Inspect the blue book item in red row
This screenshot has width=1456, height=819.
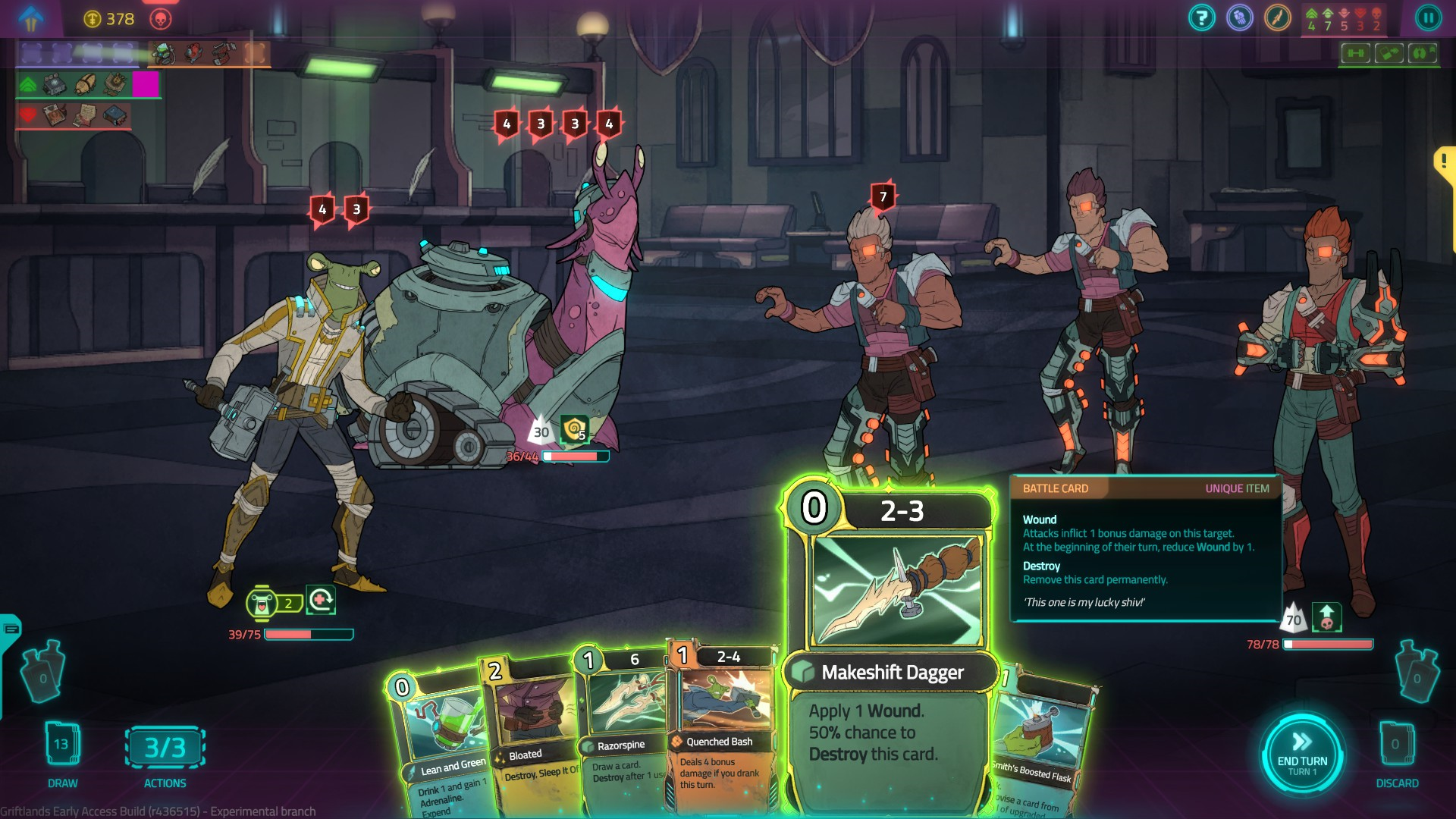pos(115,115)
